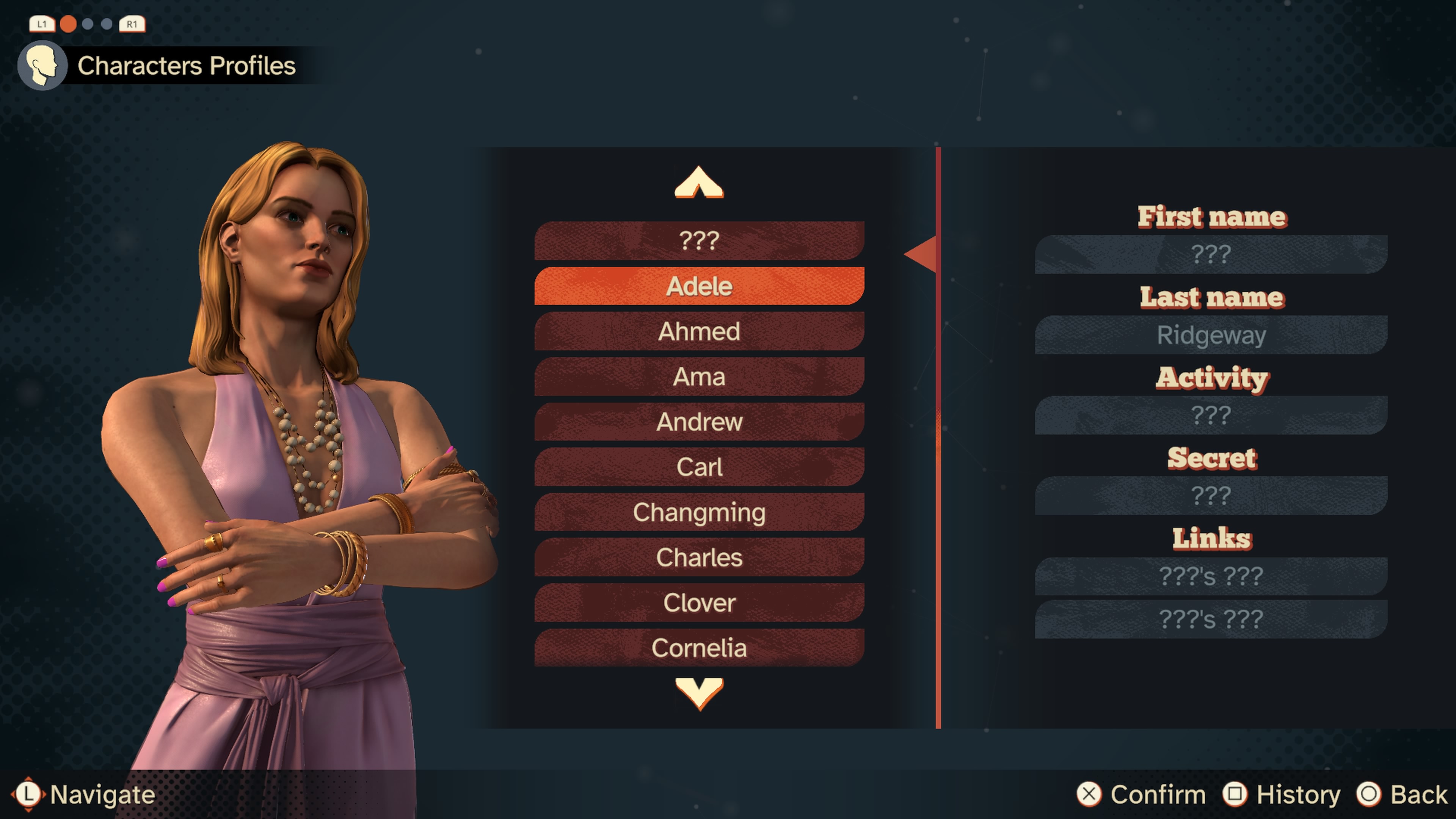Select the Last name field showing Ridgeway
This screenshot has width=1456, height=819.
(1211, 335)
